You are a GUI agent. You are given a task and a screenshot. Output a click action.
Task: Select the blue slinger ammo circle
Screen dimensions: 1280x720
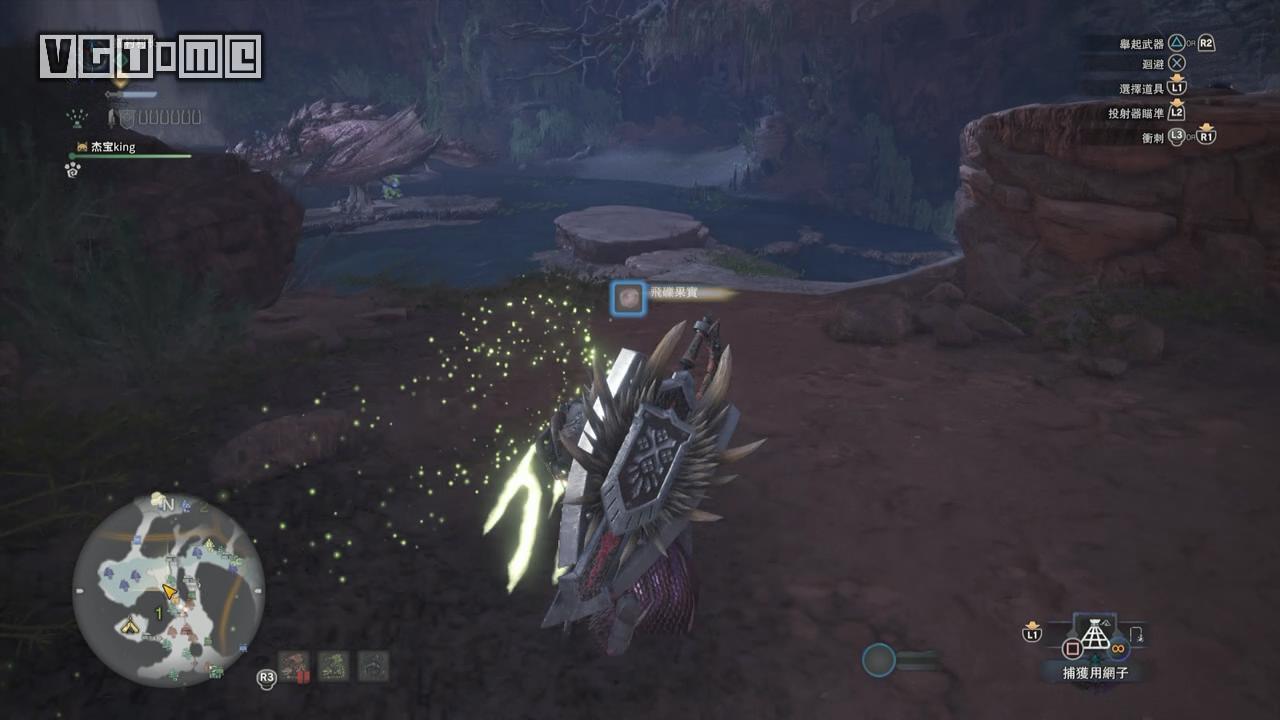point(878,660)
